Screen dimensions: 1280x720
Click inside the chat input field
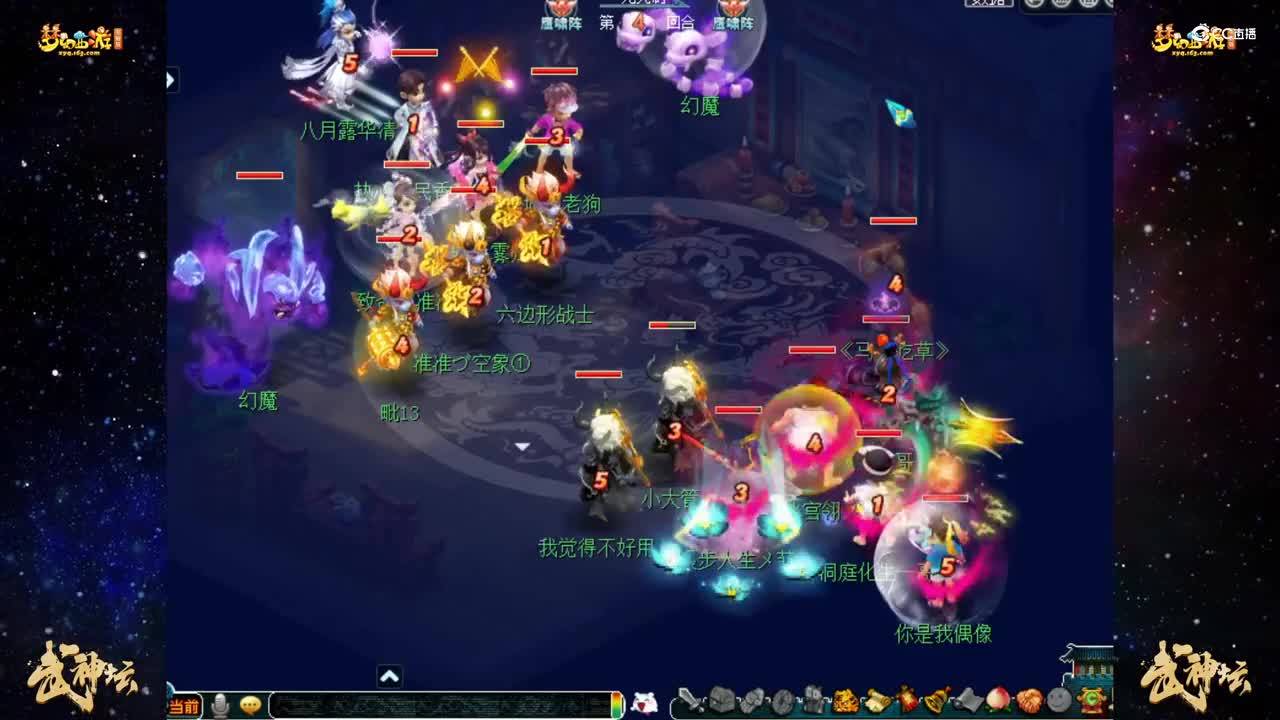point(430,705)
